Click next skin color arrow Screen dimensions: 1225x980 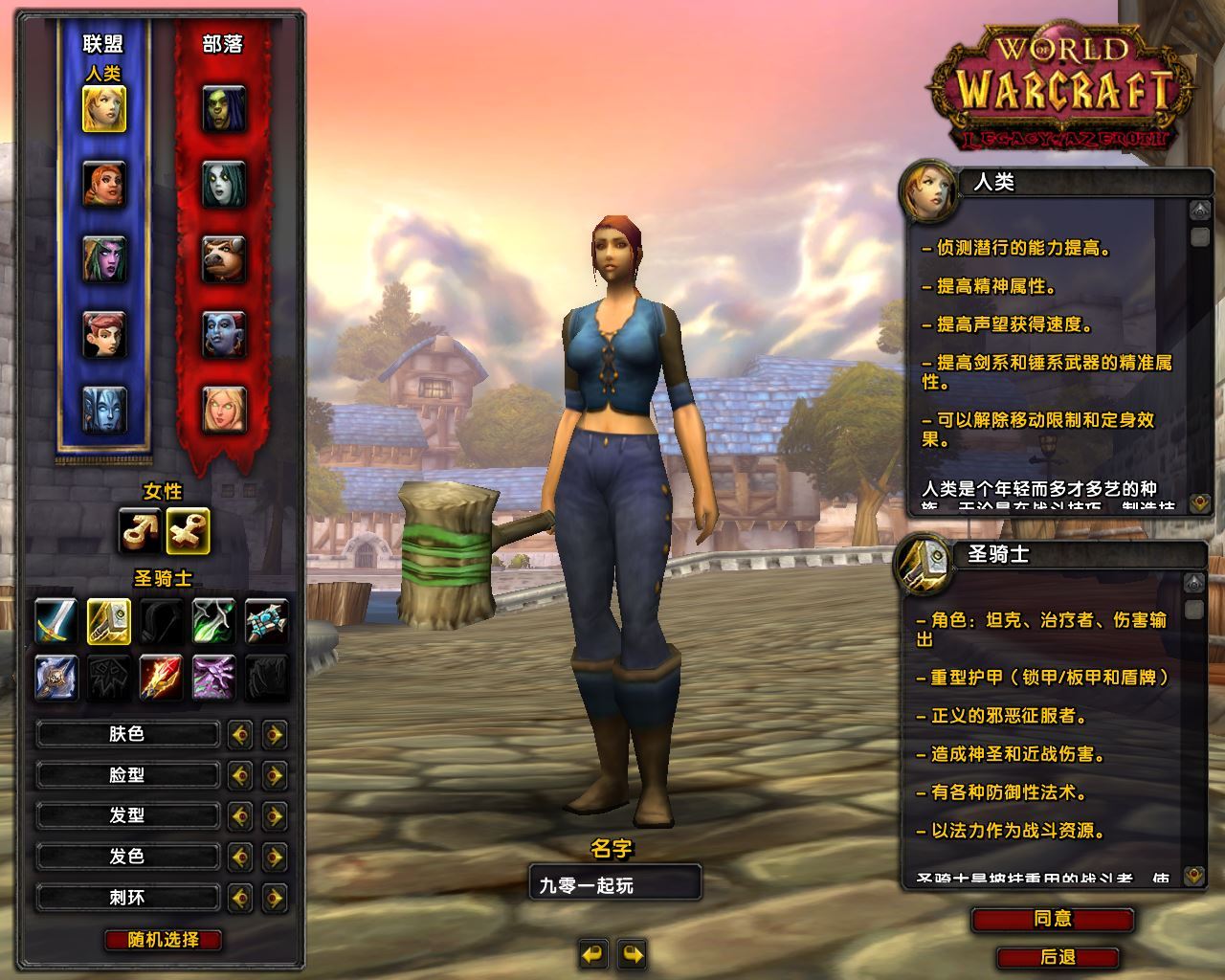[x=275, y=734]
